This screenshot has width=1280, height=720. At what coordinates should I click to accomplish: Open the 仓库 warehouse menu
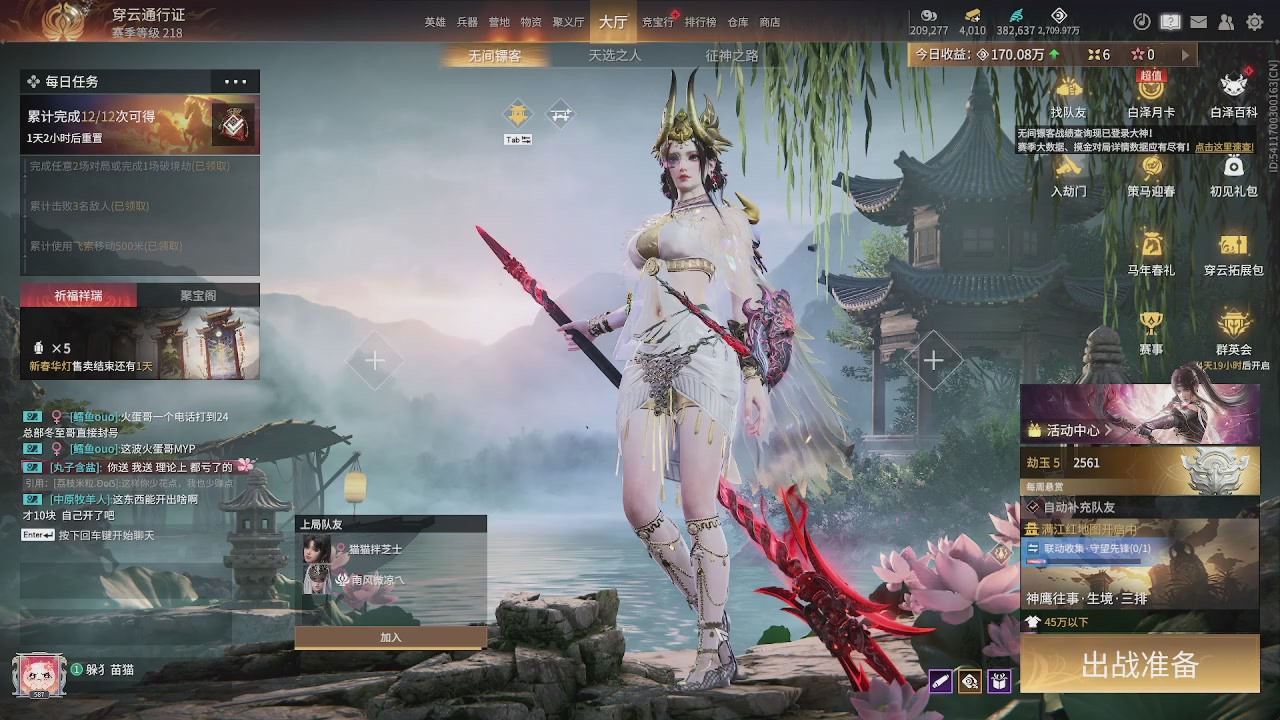coord(738,22)
